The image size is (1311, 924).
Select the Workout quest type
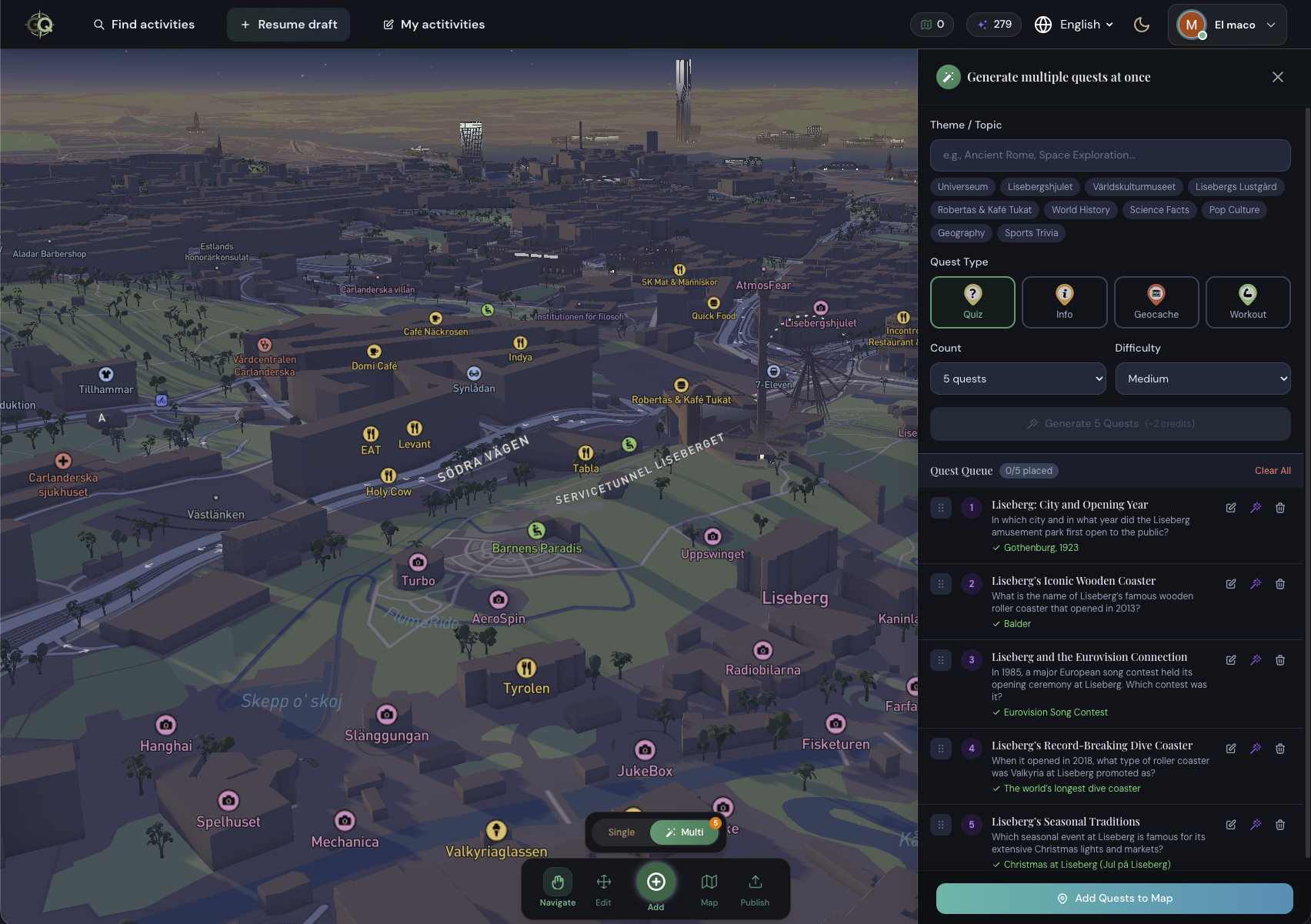coord(1248,302)
